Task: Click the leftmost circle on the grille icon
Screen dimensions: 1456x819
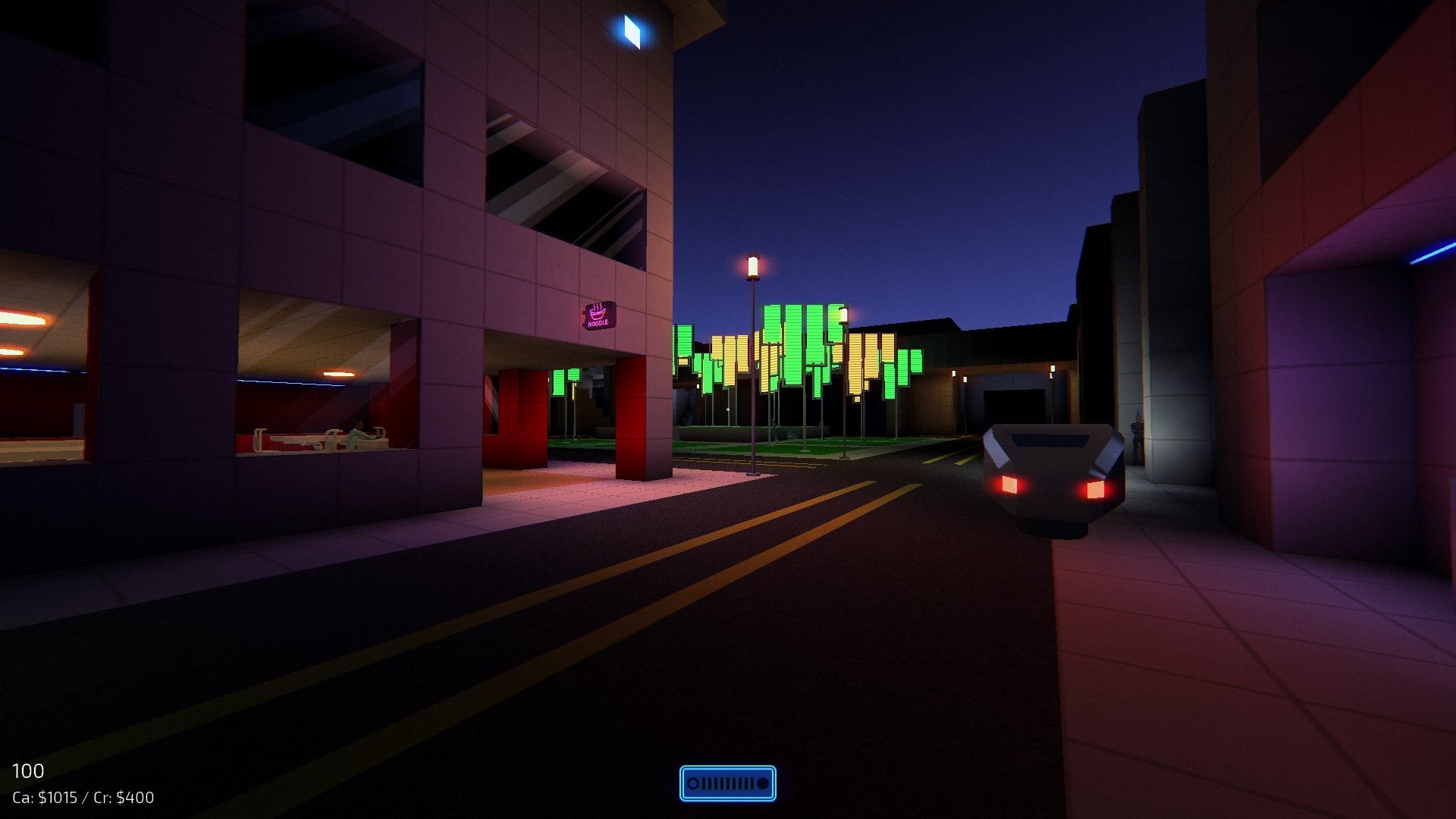Action: [x=693, y=783]
